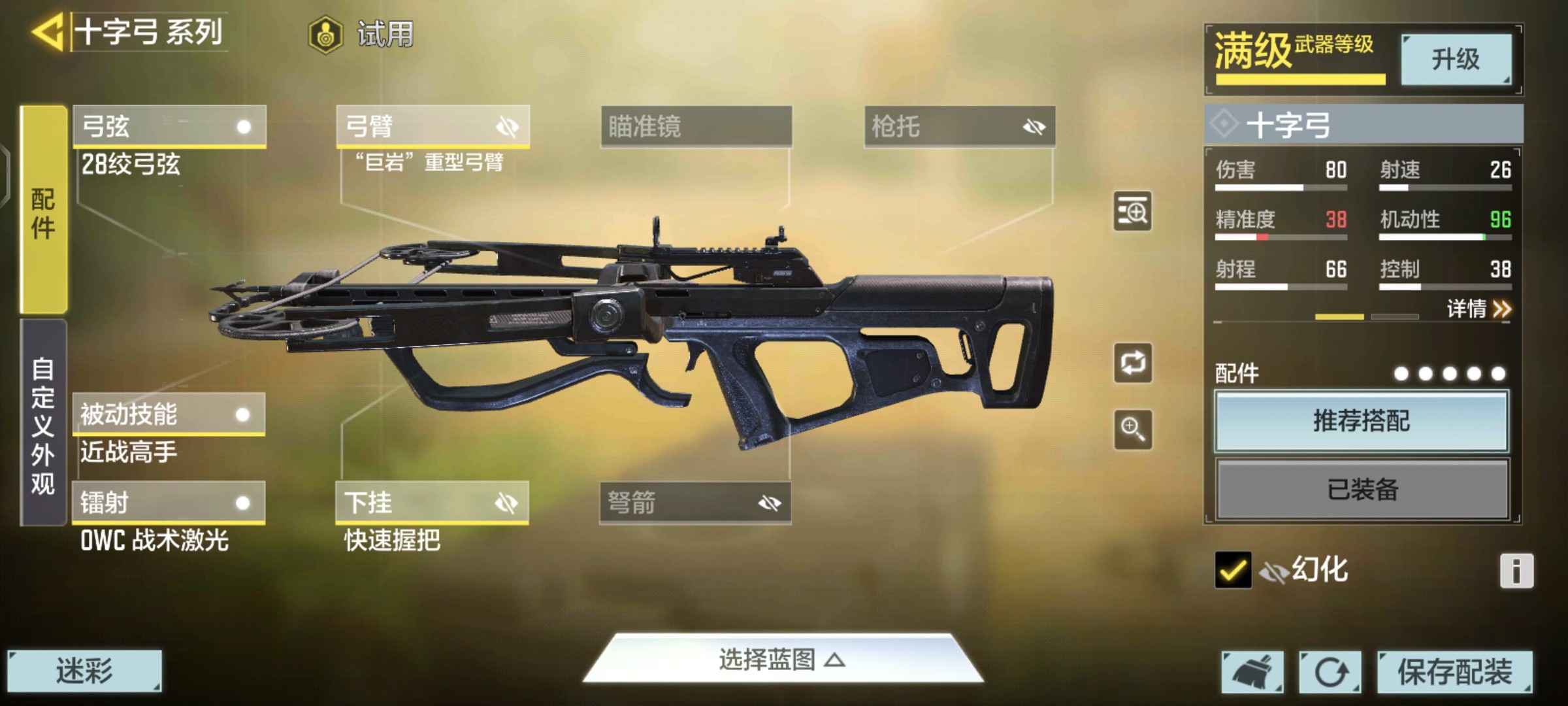Show stat 详情 details
The height and width of the screenshot is (706, 1568).
point(1478,309)
